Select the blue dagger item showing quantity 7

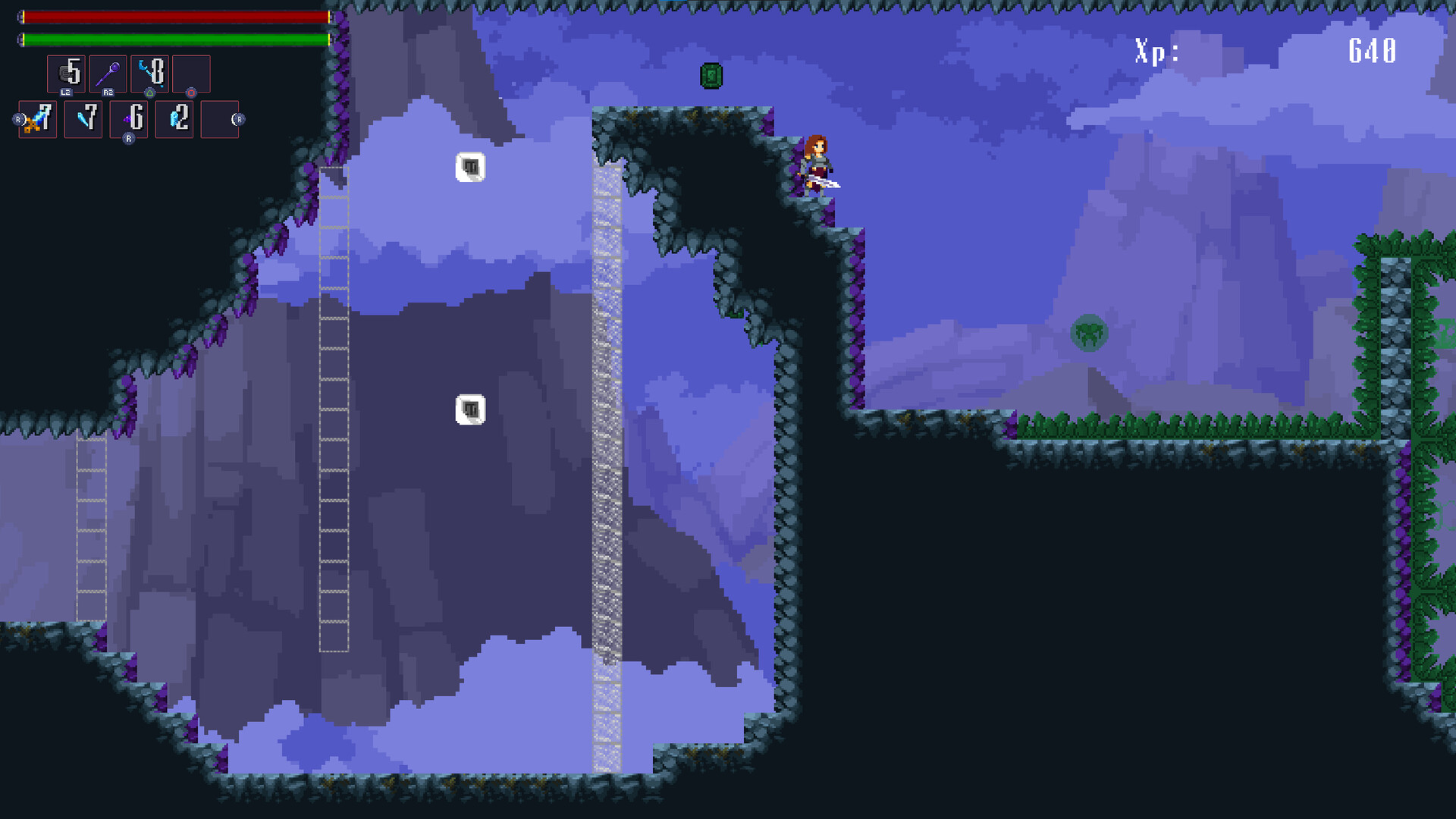click(x=83, y=118)
